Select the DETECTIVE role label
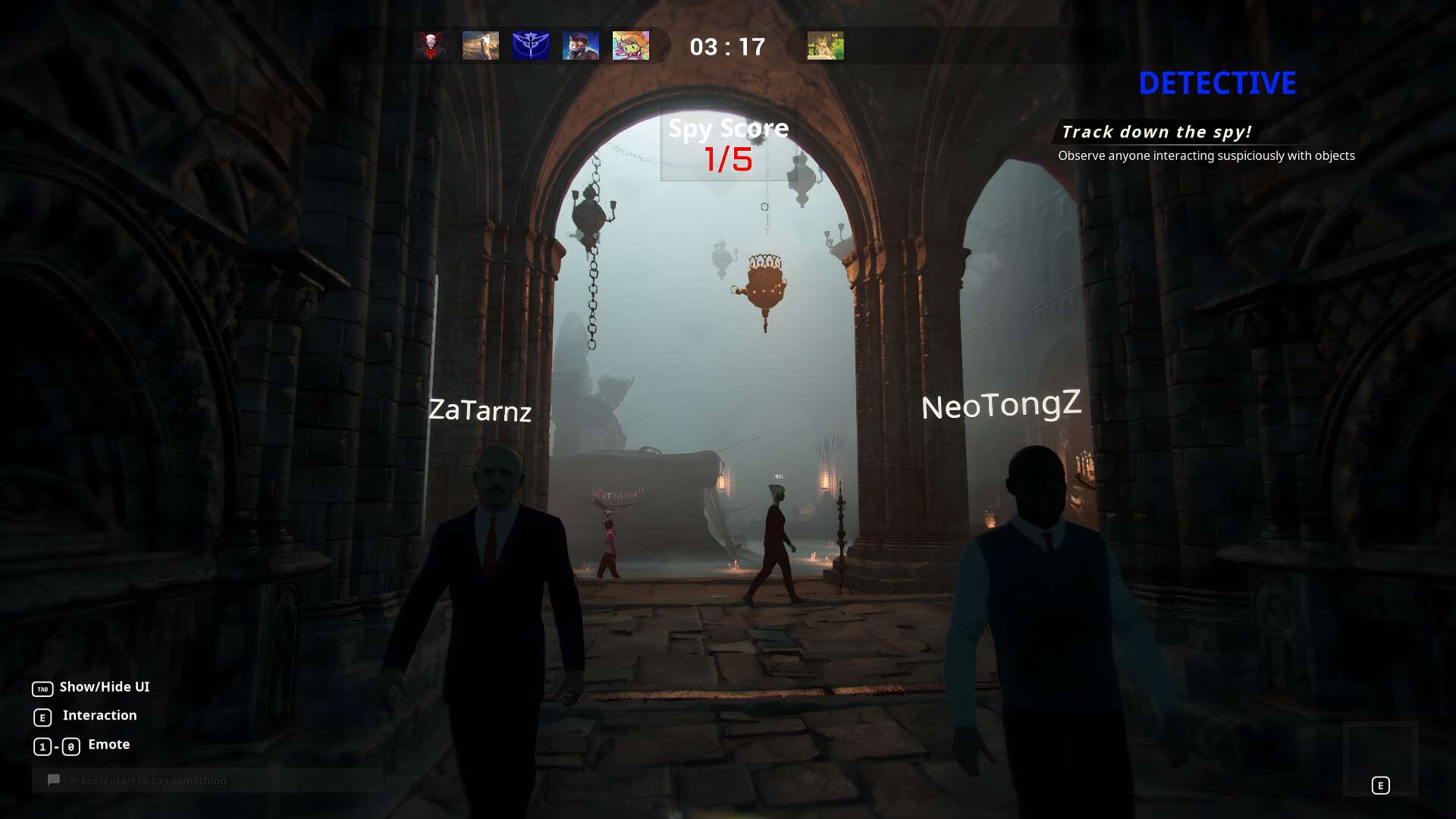Image resolution: width=1456 pixels, height=819 pixels. [x=1216, y=83]
